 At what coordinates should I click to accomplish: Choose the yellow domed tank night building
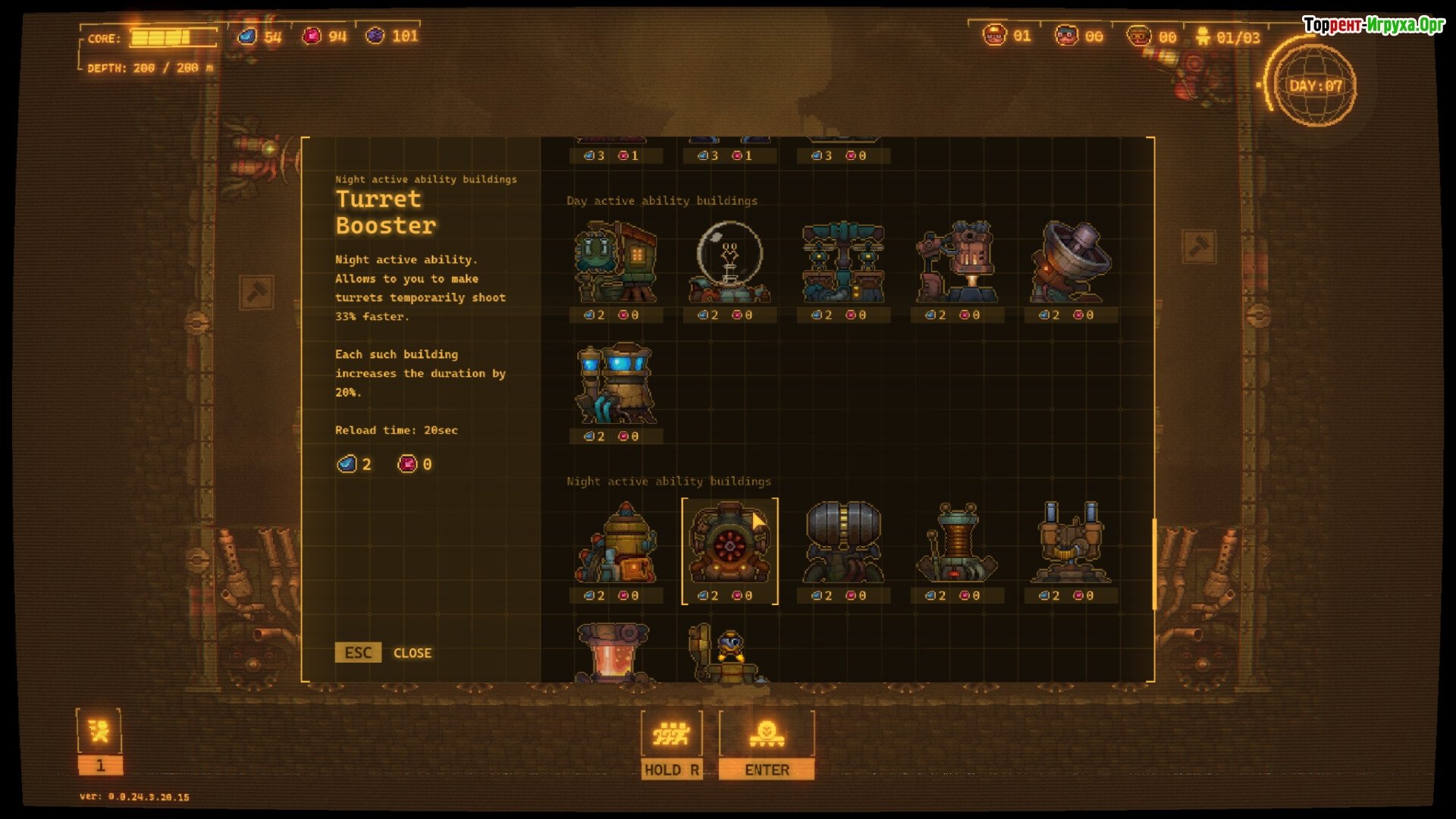[616, 544]
